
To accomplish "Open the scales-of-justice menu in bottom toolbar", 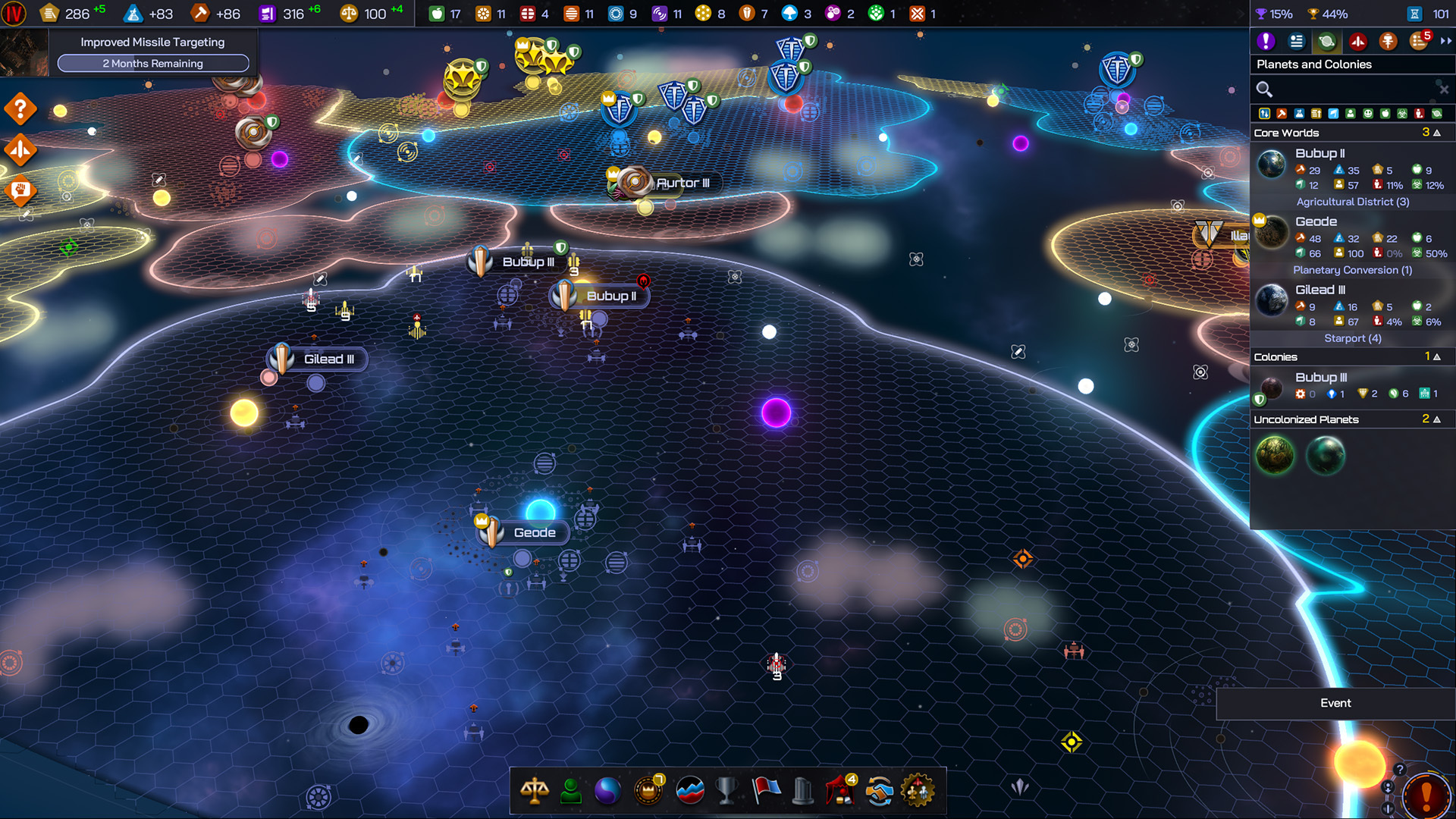I will tap(535, 791).
